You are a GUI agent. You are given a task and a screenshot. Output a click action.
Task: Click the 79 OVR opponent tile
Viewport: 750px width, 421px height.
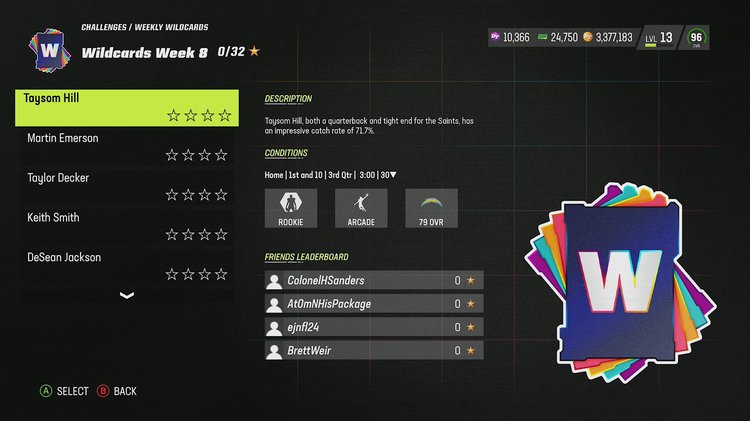(x=431, y=208)
